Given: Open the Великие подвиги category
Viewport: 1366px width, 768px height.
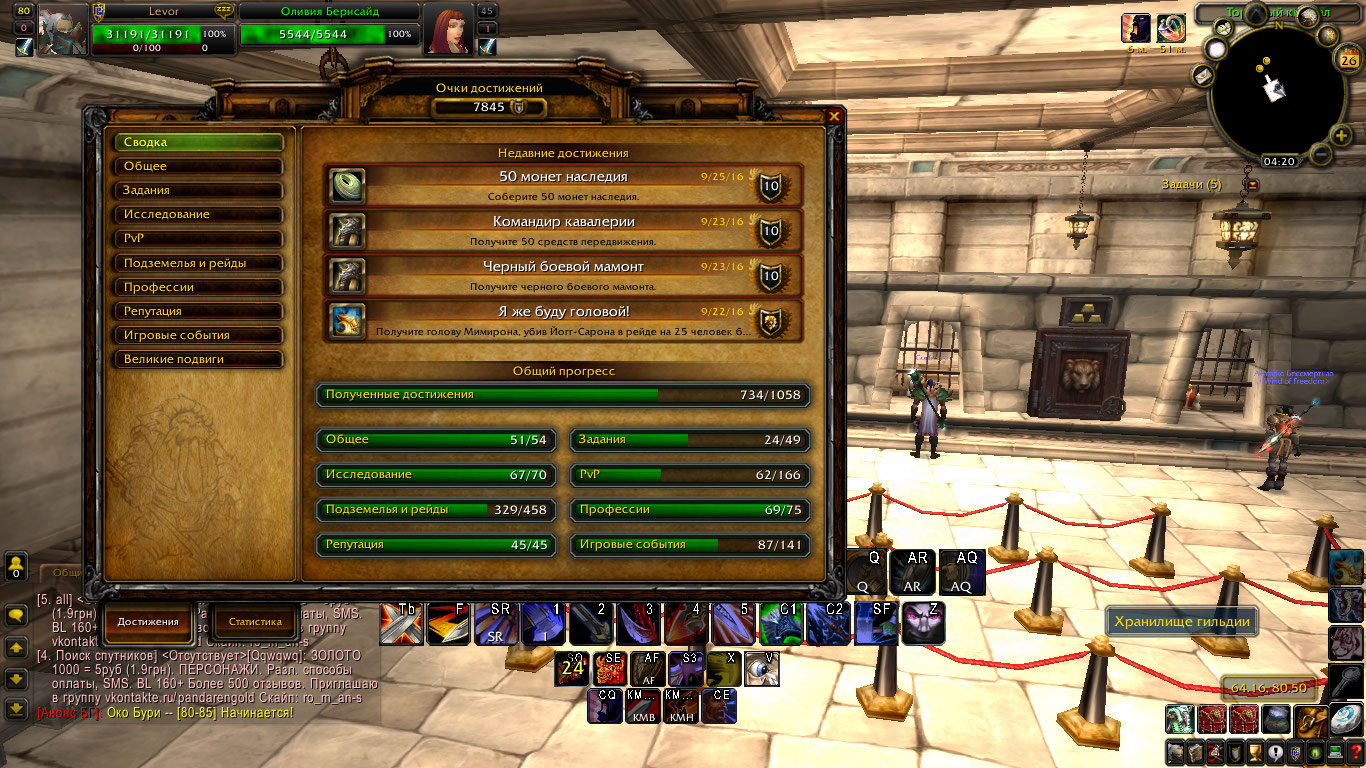Looking at the screenshot, I should (198, 359).
